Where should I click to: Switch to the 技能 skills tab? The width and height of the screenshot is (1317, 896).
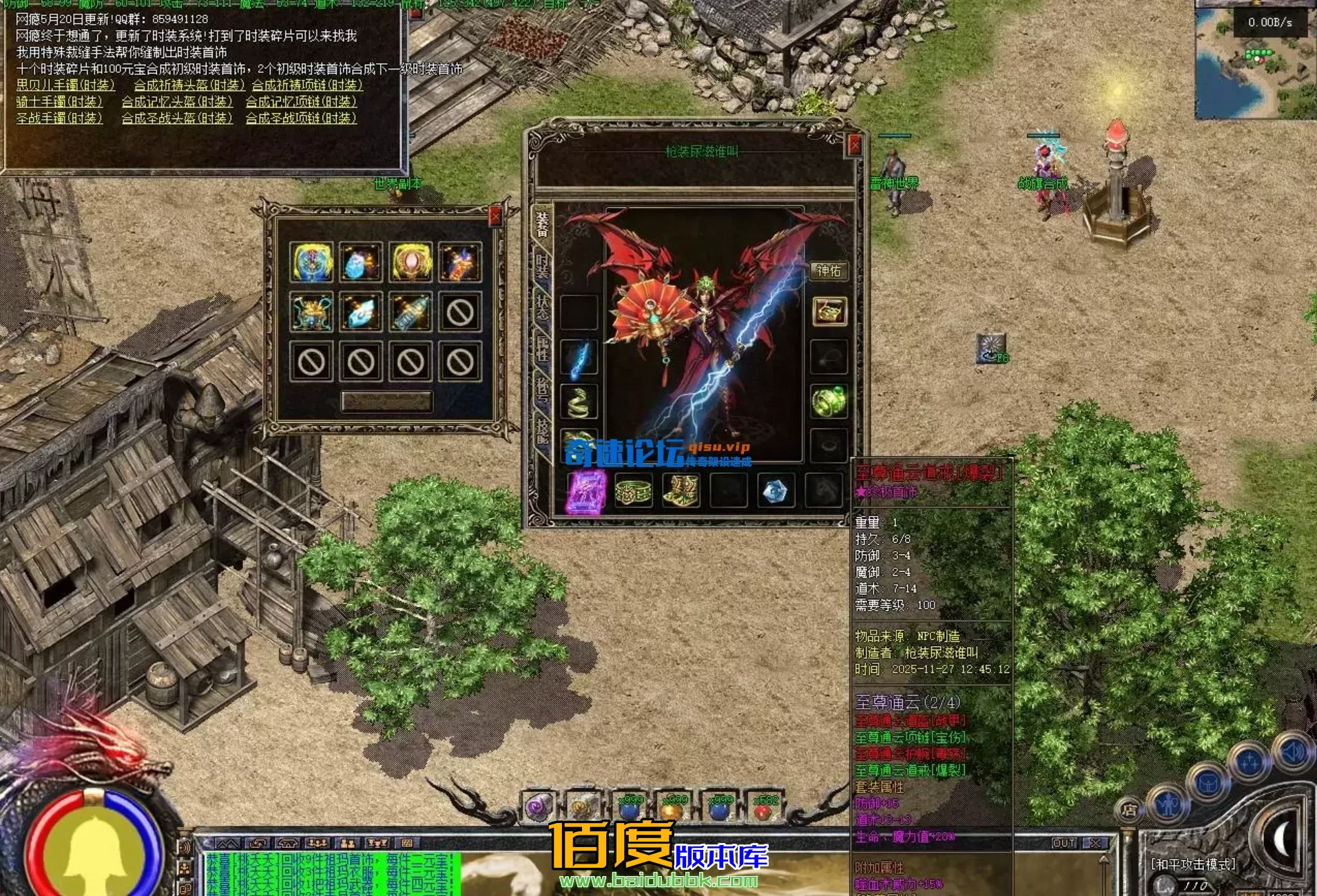(x=543, y=430)
